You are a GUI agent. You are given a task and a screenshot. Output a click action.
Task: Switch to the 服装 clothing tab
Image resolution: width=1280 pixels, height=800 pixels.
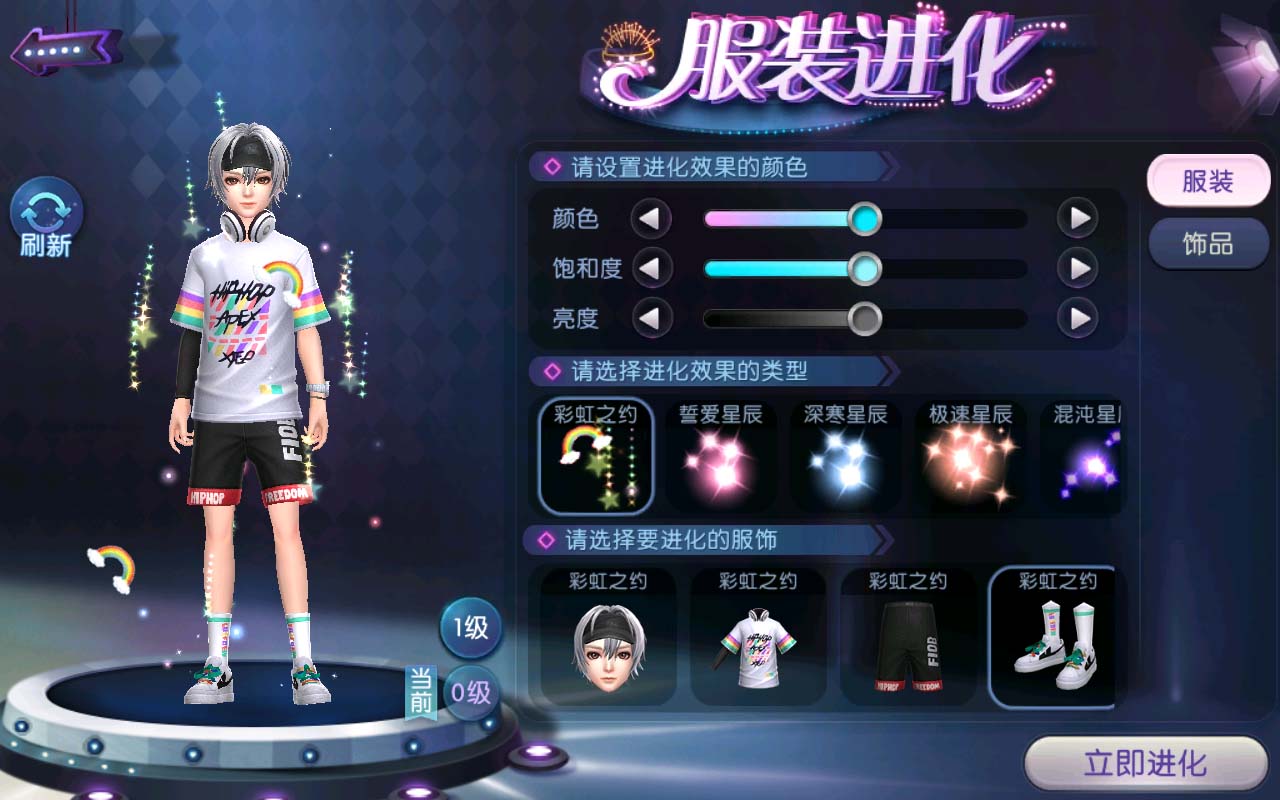point(1207,182)
